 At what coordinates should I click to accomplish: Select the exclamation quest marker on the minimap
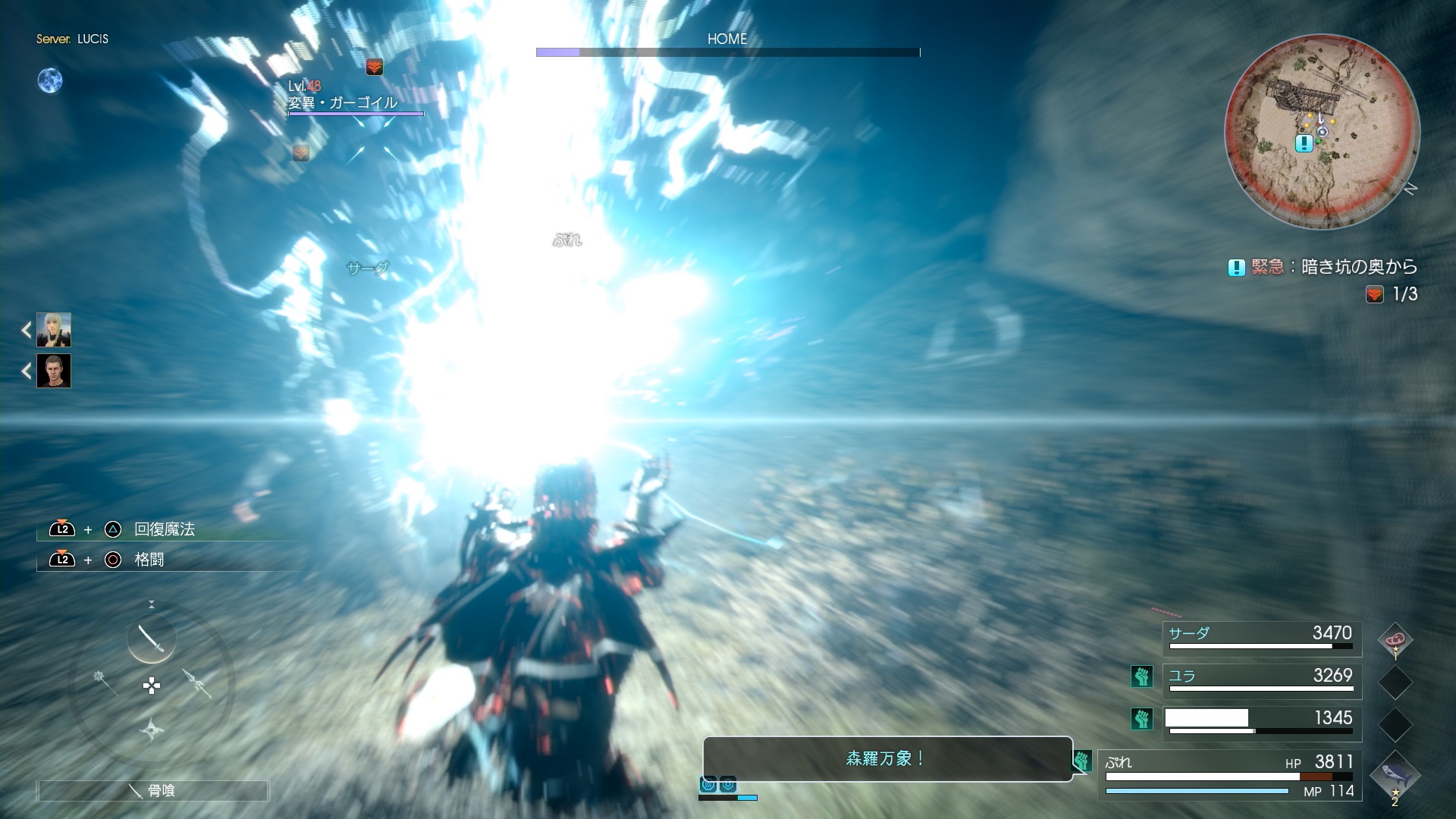(x=1304, y=143)
